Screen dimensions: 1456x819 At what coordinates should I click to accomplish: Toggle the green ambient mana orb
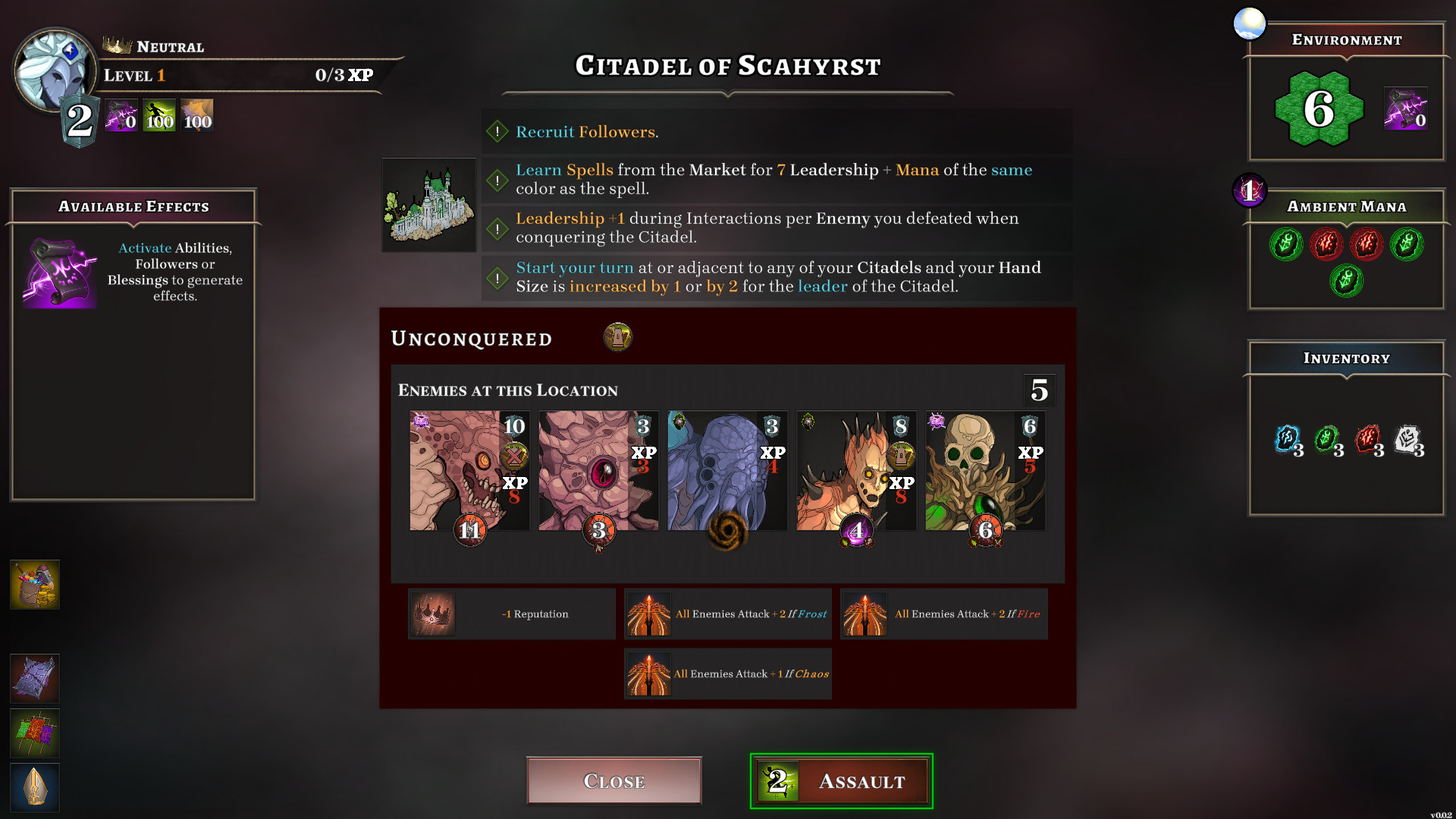coord(1286,243)
